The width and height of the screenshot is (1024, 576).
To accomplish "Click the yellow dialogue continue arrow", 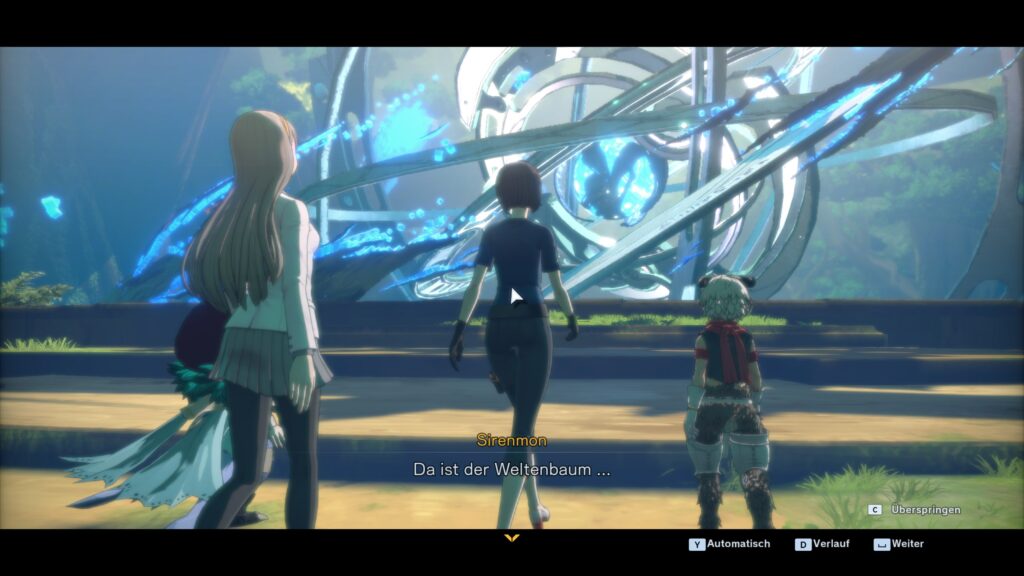I will [512, 538].
